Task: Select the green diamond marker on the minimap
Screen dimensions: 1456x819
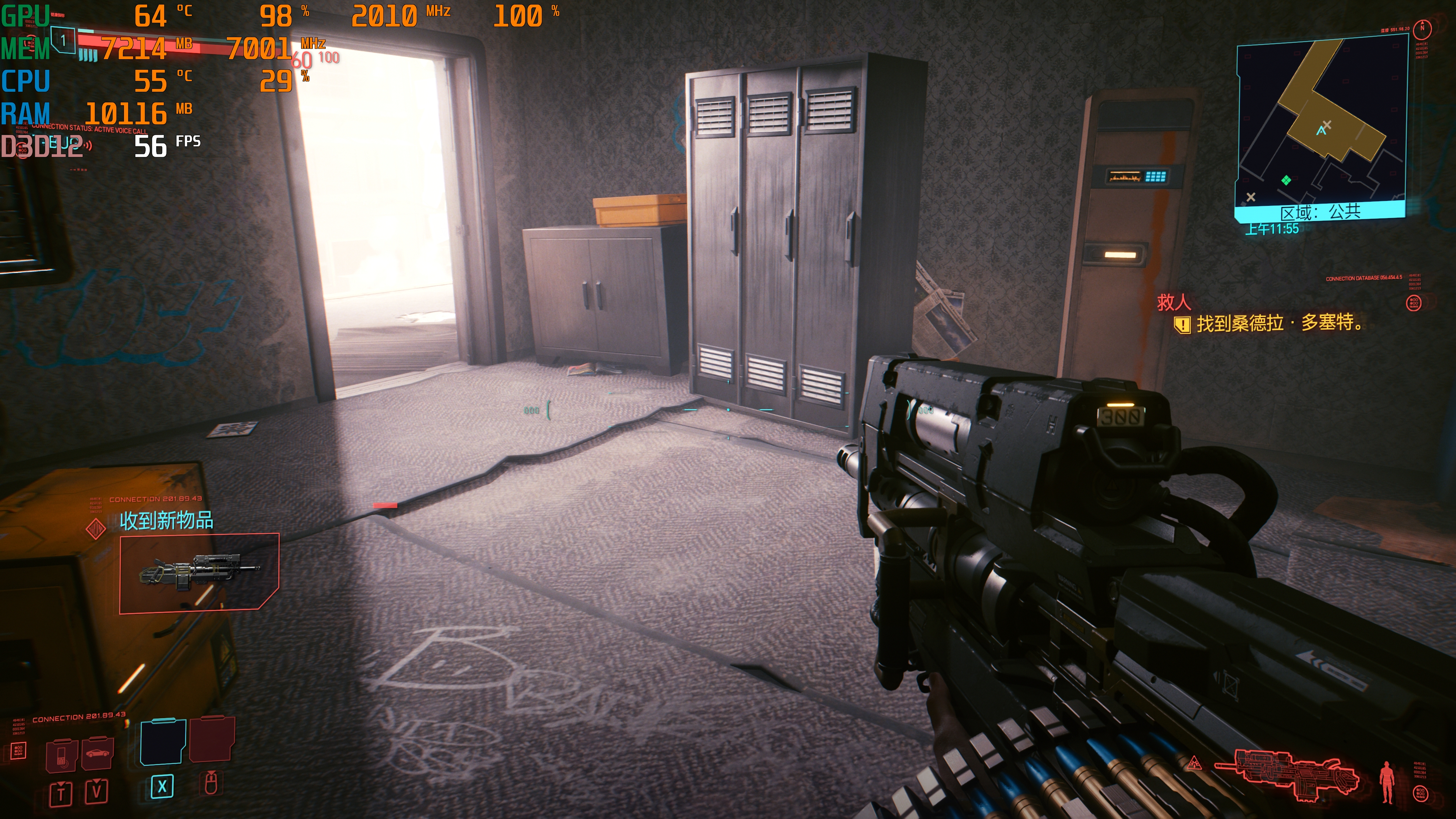Action: tap(1287, 180)
